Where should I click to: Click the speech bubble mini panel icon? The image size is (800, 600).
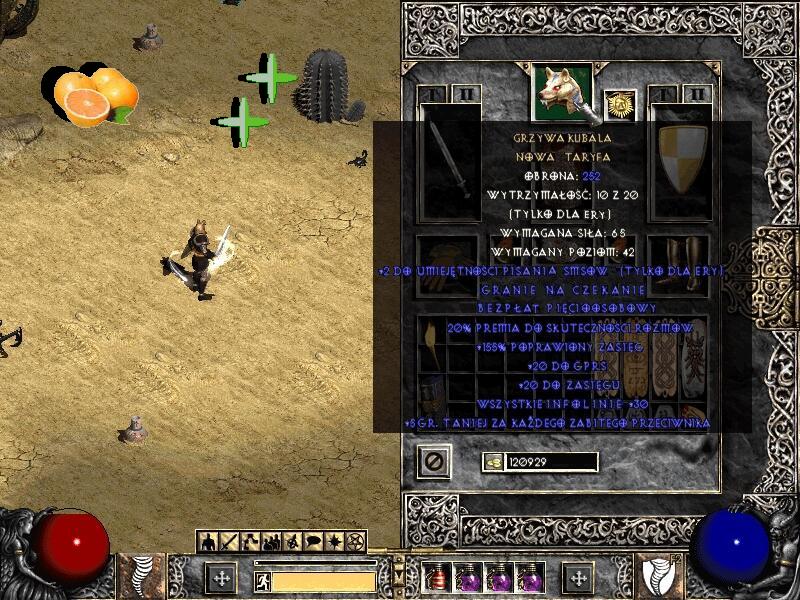[311, 543]
